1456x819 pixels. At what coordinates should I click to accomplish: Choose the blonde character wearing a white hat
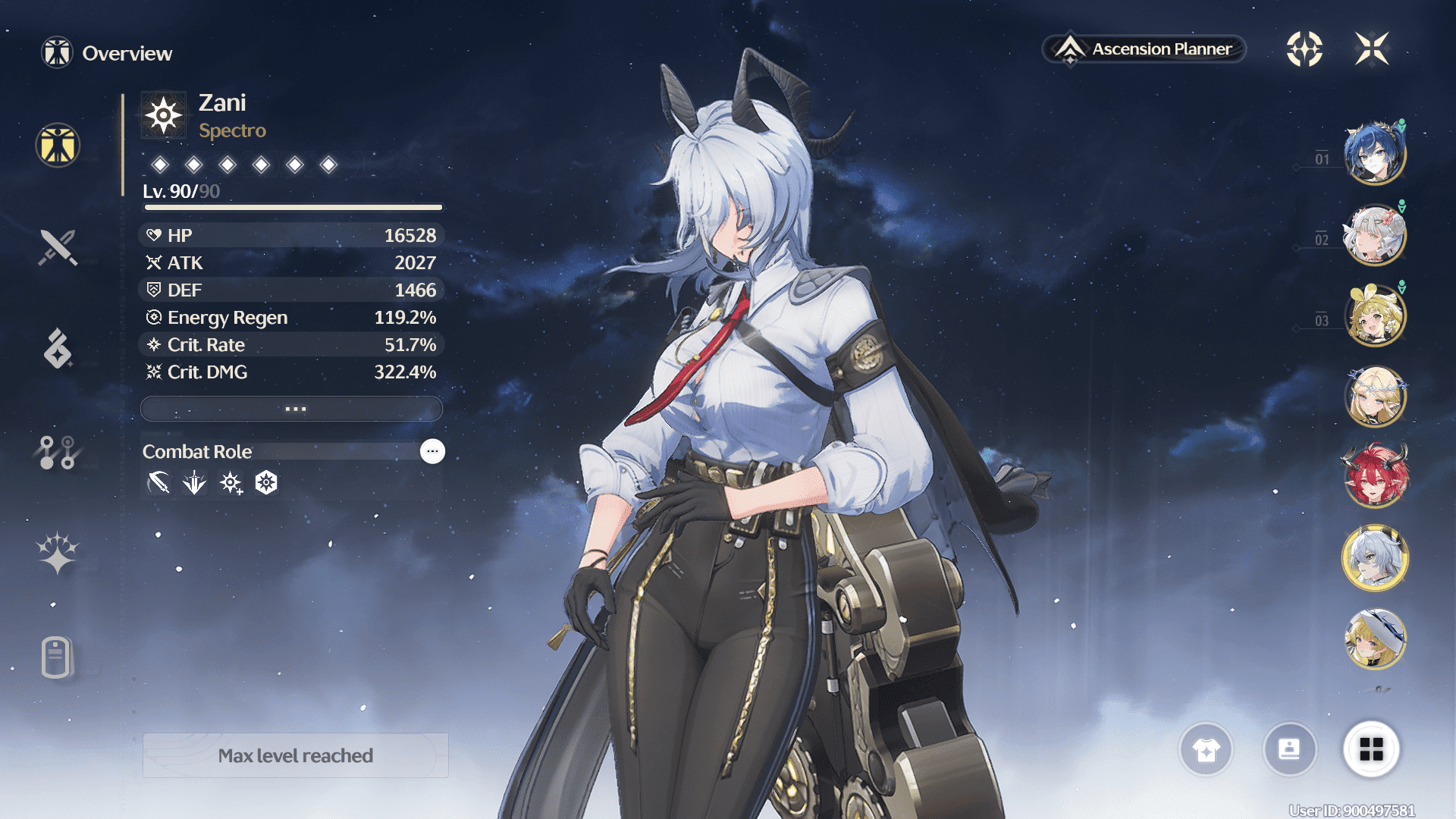pyautogui.click(x=1374, y=639)
